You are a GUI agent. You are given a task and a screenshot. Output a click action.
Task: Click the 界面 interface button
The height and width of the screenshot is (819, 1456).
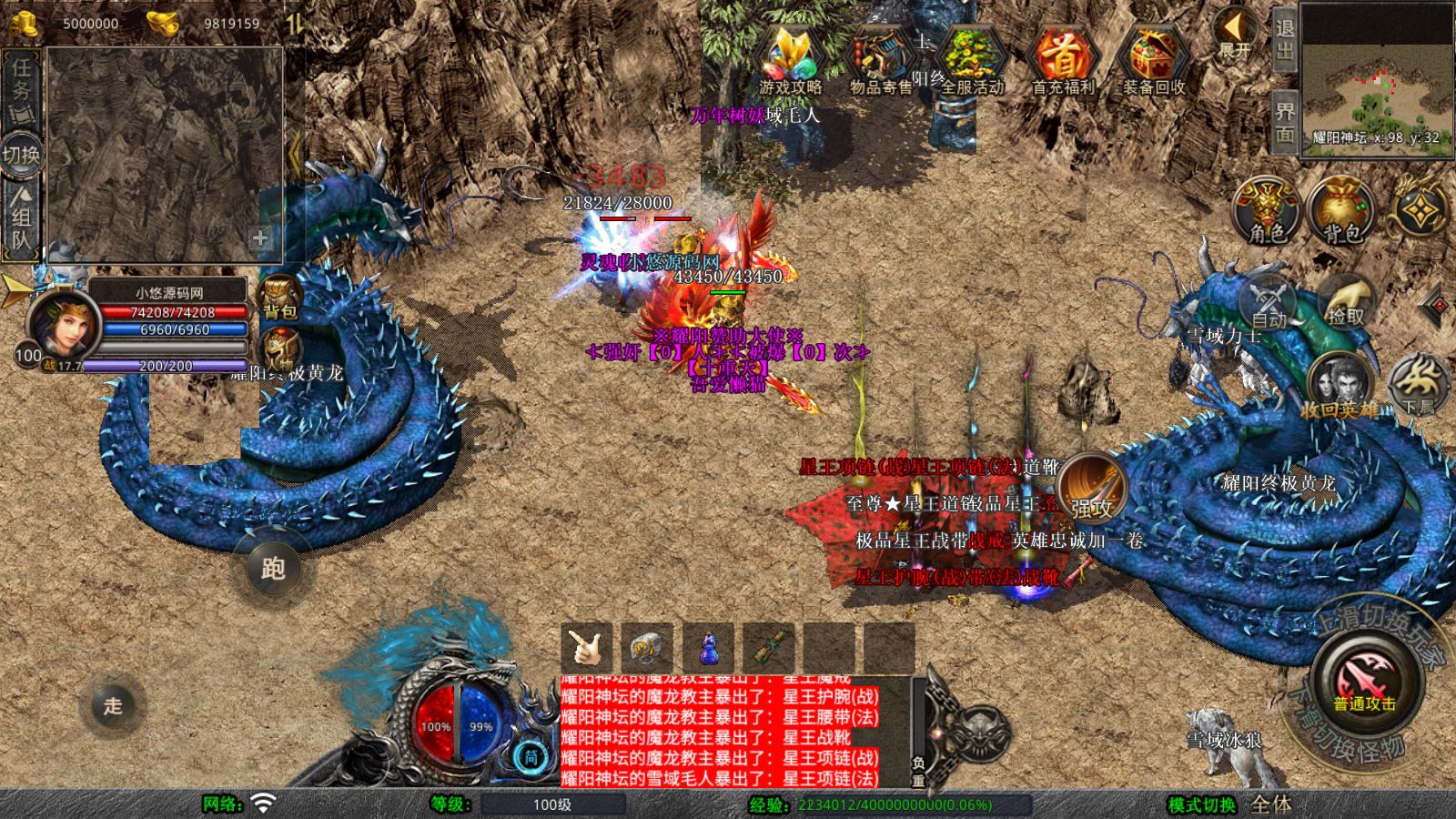[x=1284, y=122]
